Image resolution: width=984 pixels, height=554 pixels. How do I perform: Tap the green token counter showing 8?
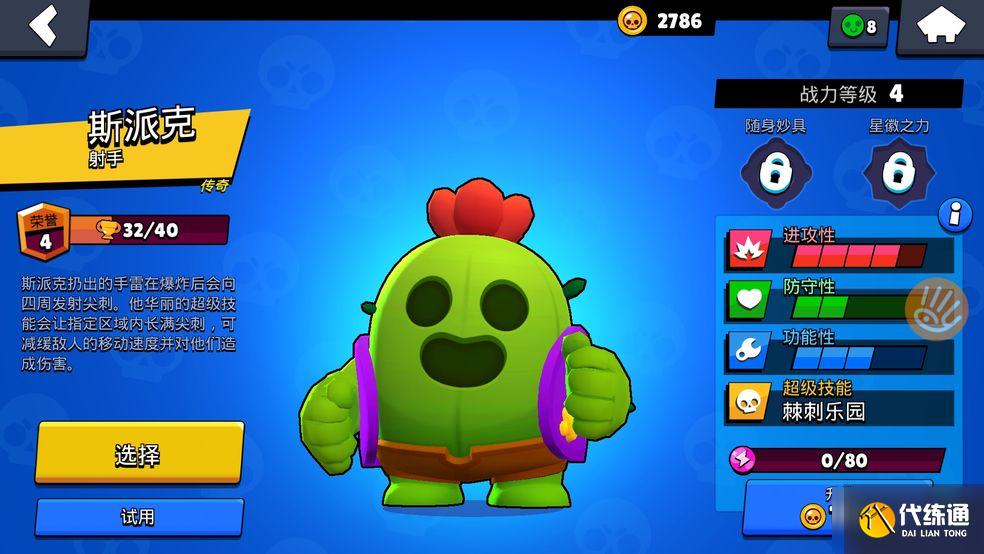(858, 27)
